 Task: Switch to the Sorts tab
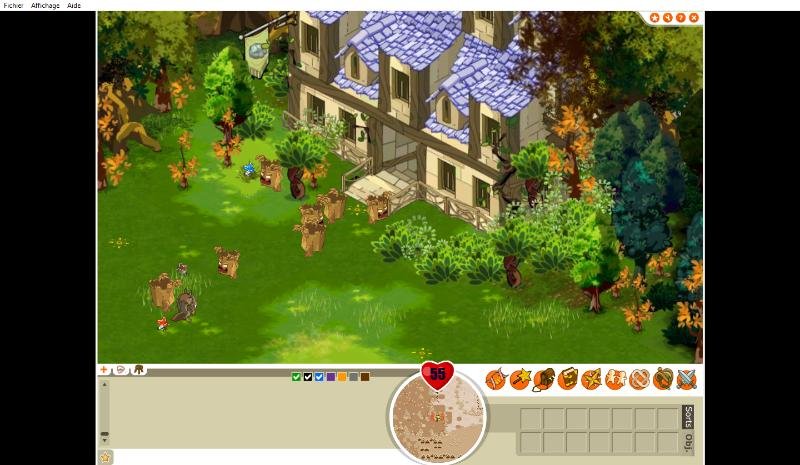(688, 416)
